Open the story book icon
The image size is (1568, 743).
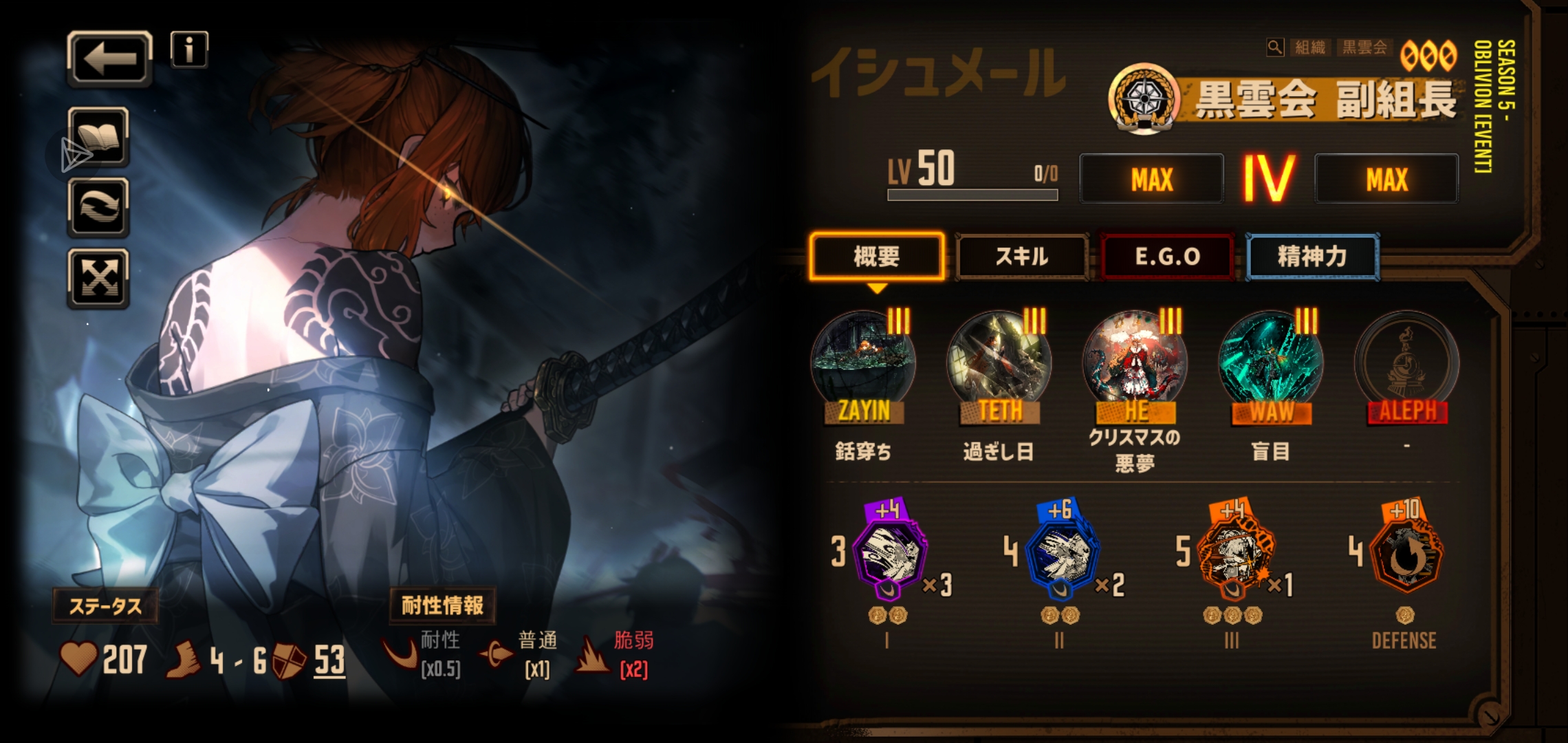coord(98,137)
